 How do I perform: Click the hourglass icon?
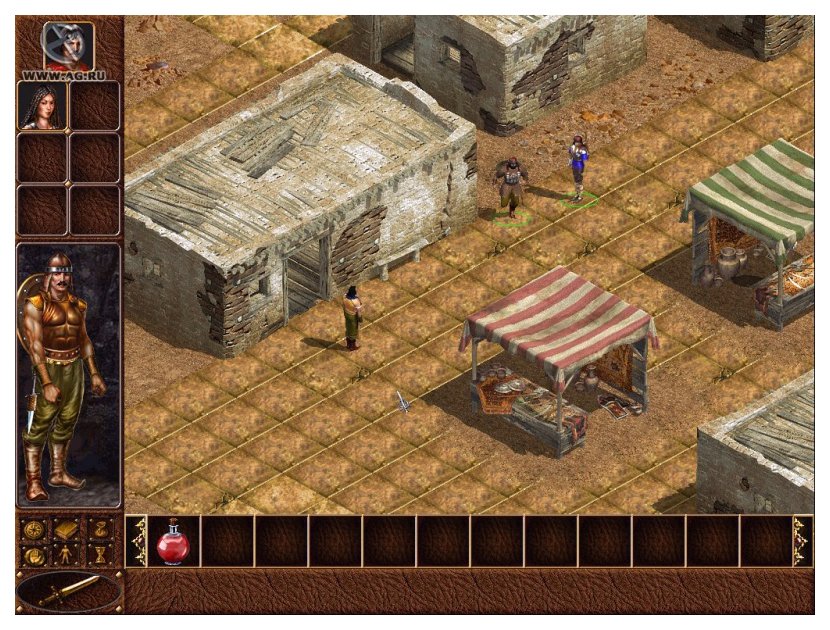(101, 554)
